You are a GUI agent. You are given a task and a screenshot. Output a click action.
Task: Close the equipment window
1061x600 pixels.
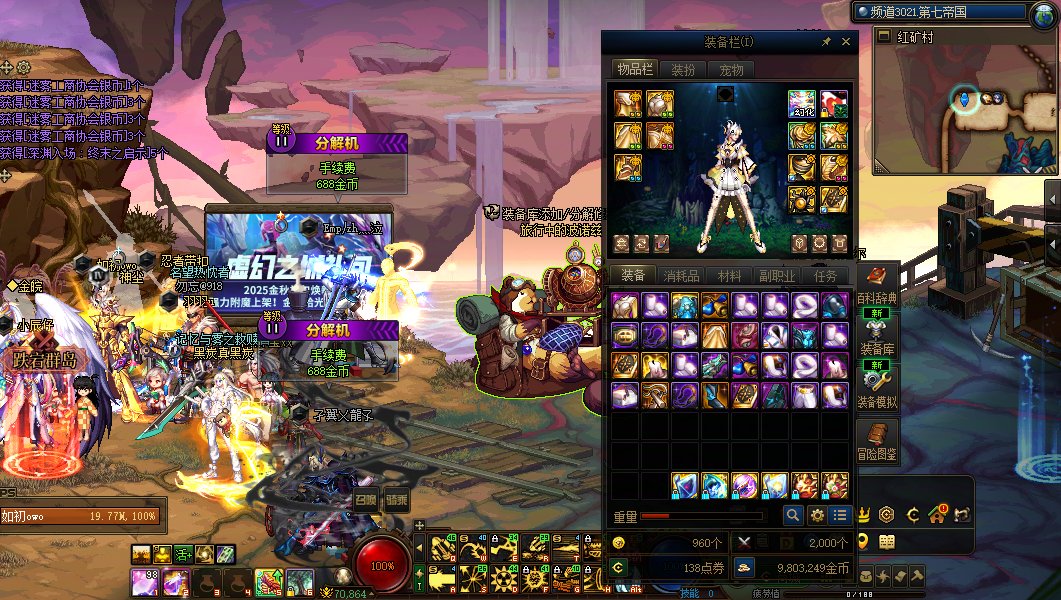pyautogui.click(x=846, y=42)
